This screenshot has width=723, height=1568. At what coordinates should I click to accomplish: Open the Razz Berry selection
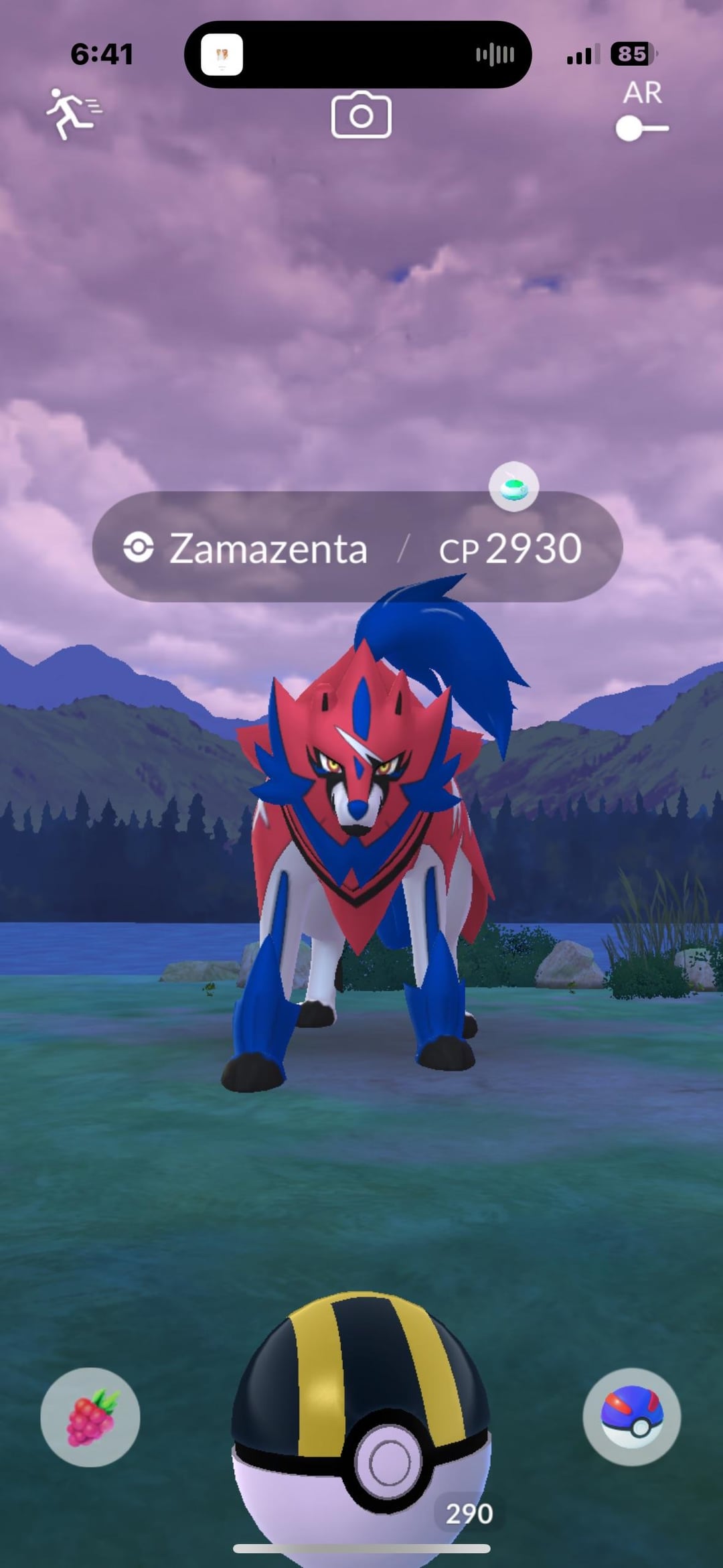tap(90, 1417)
